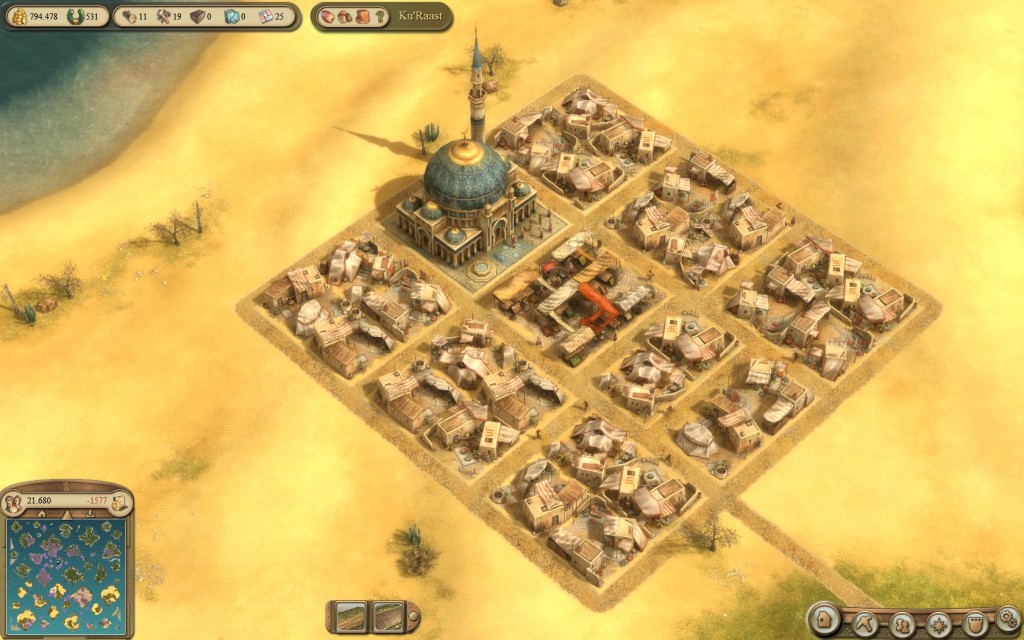Click the population portrait icon
1024x640 pixels.
[x=14, y=501]
